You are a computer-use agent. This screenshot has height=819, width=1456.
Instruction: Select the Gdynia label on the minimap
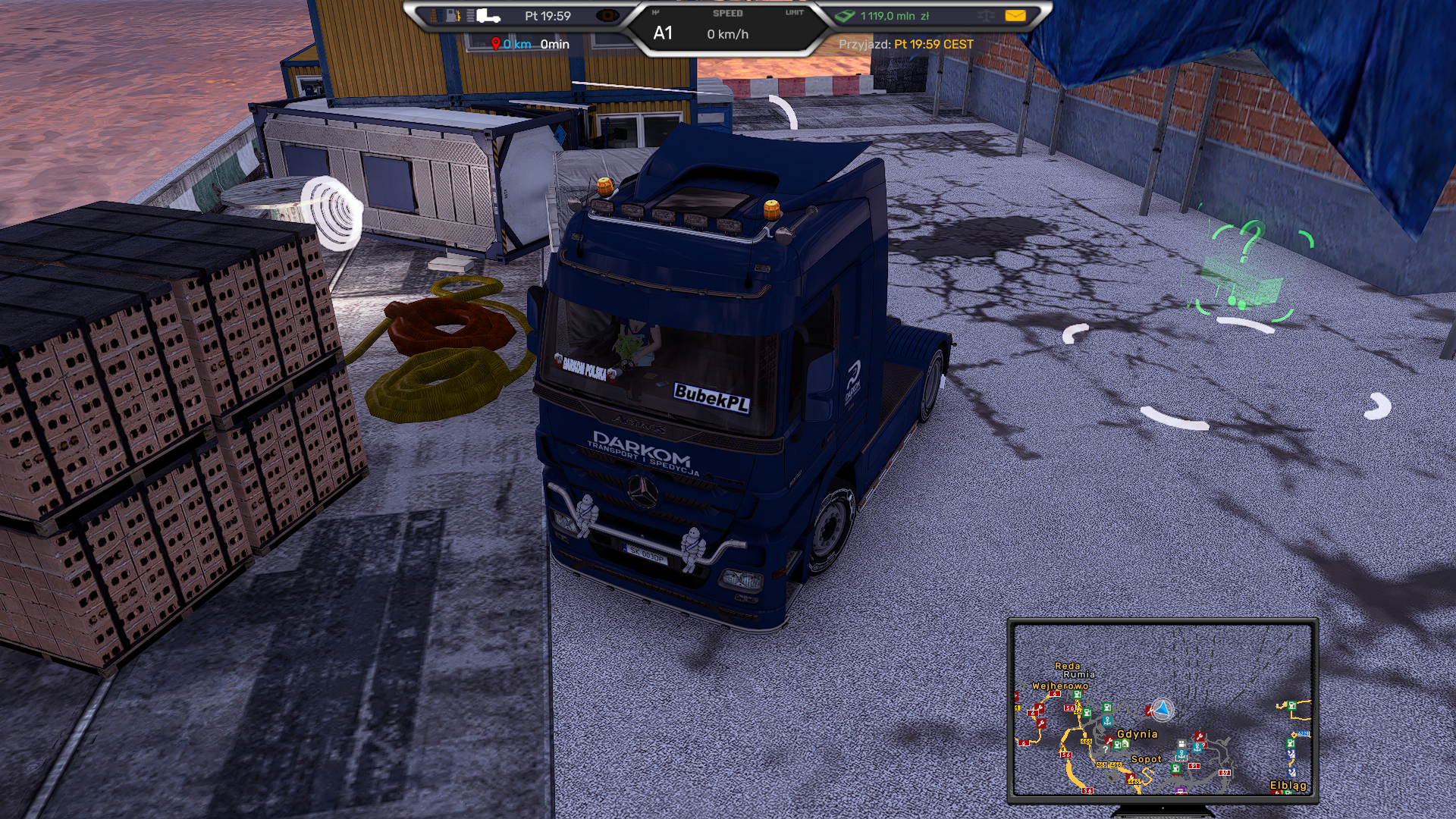1137,734
